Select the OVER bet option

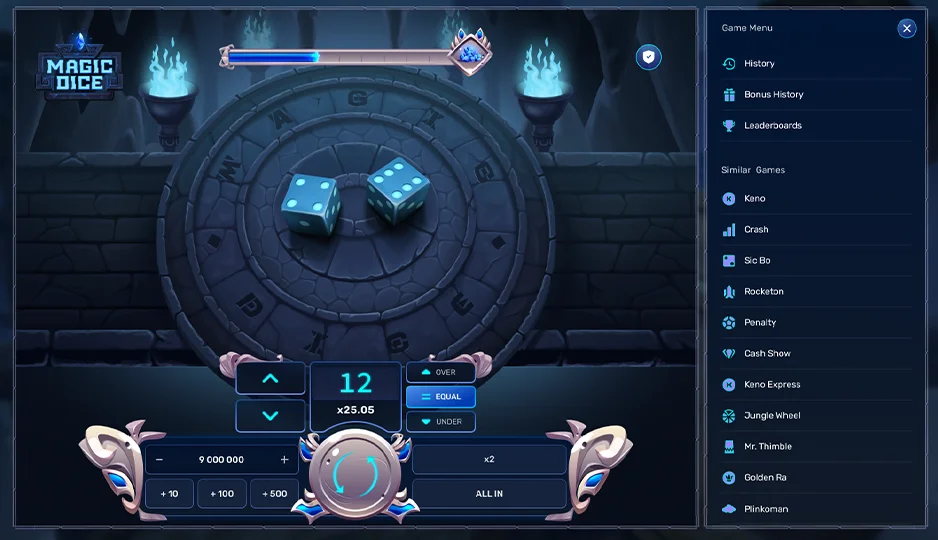tap(440, 372)
